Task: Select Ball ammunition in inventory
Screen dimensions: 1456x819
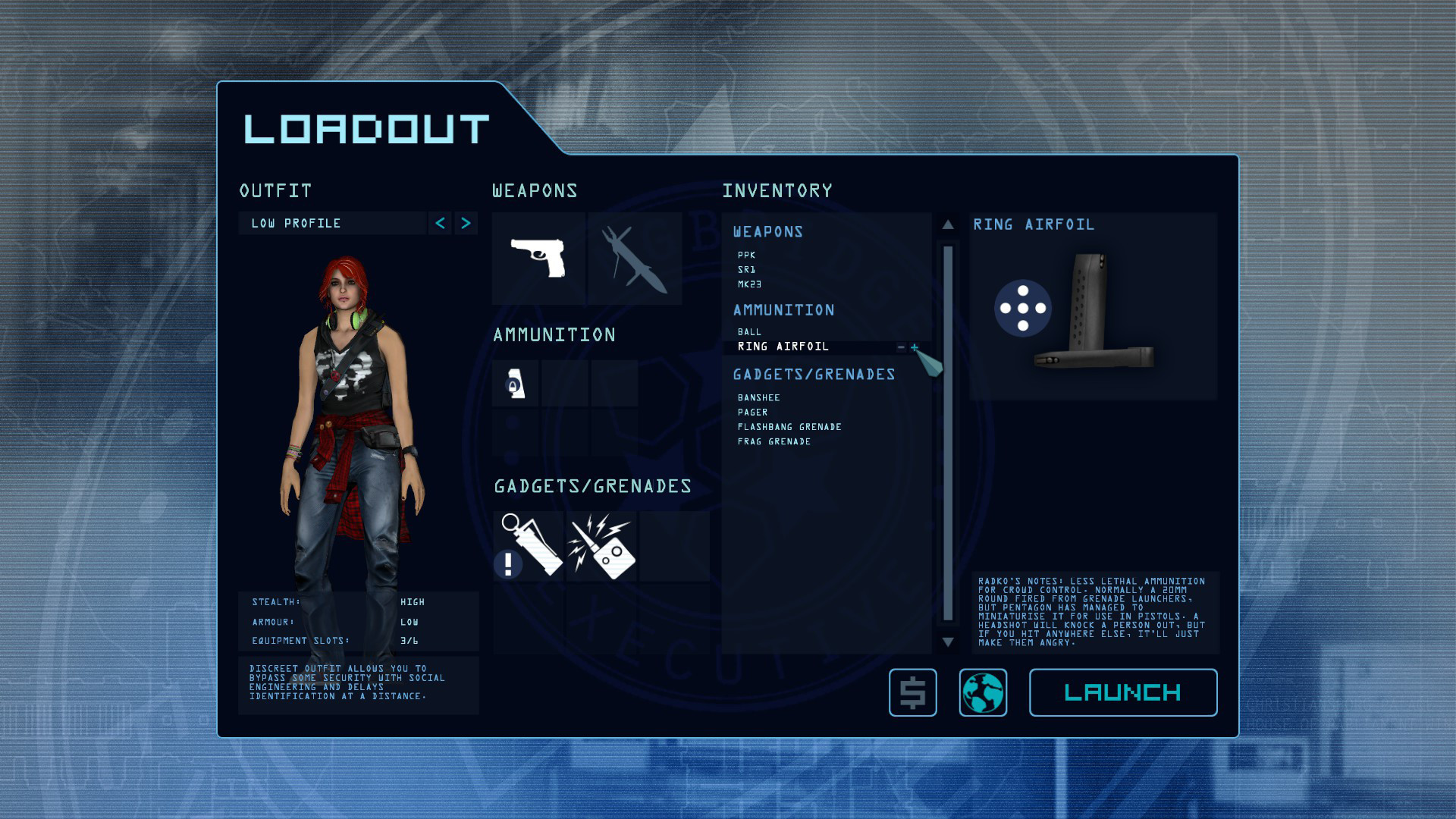Action: coord(749,331)
